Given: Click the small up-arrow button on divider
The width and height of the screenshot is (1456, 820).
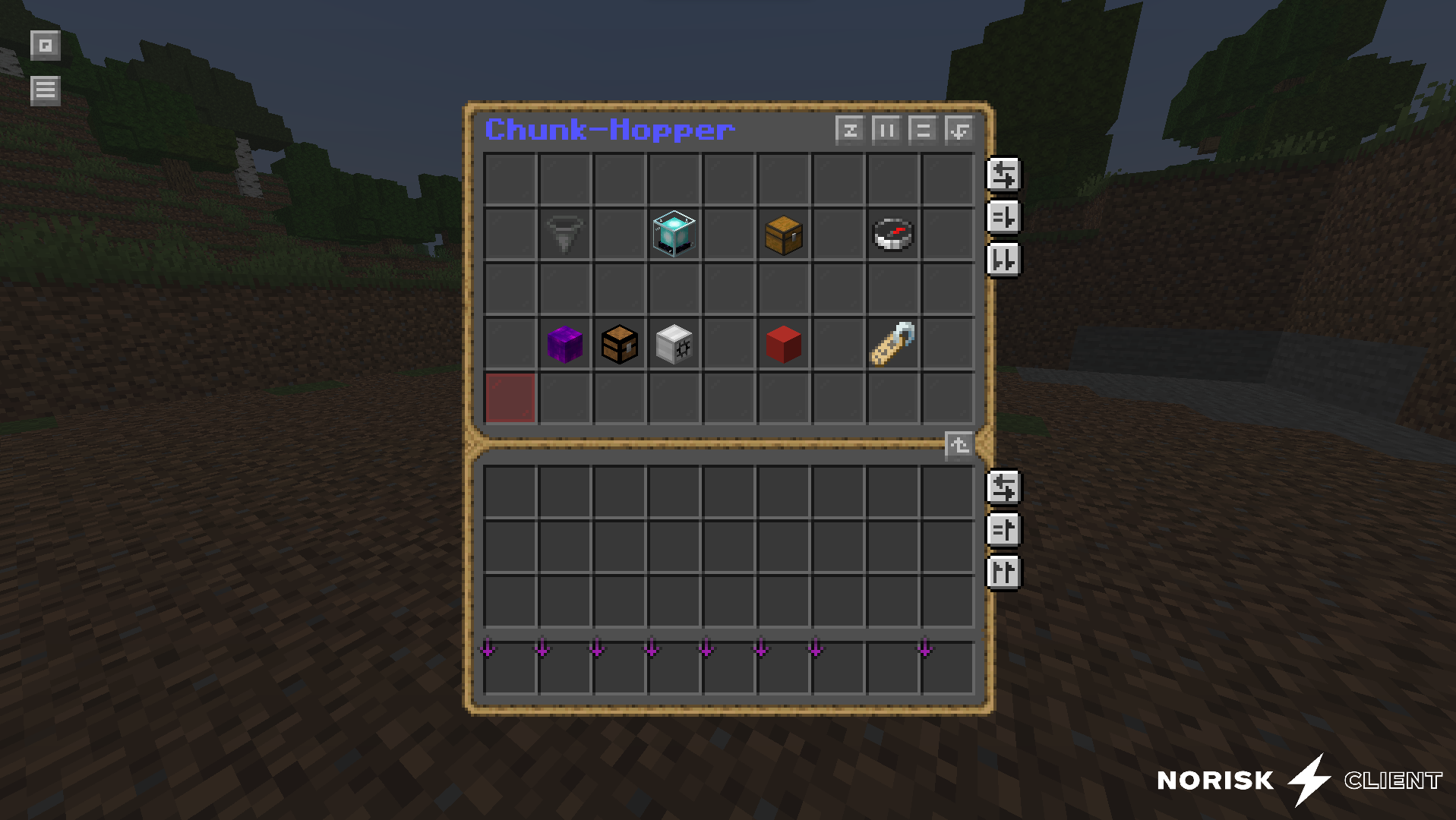Looking at the screenshot, I should [x=958, y=444].
